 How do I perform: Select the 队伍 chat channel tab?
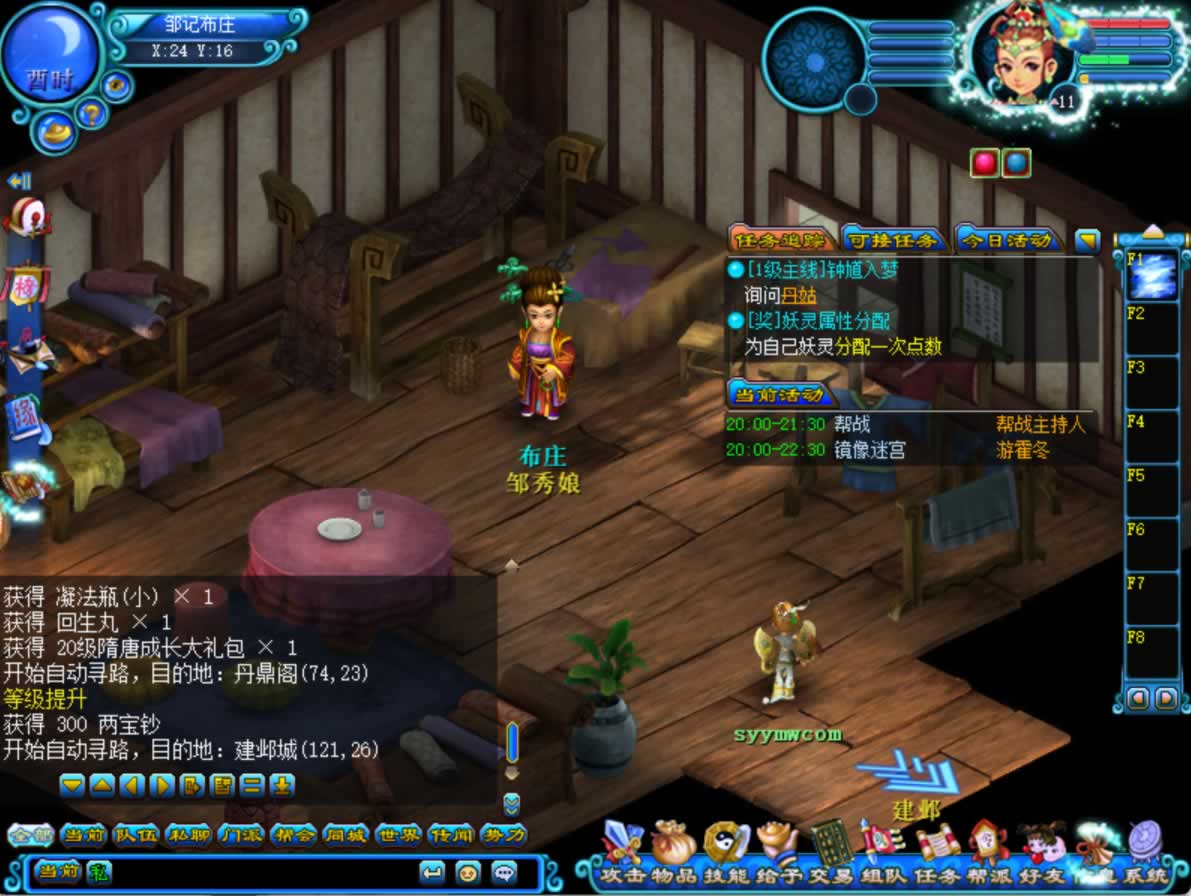(x=136, y=835)
